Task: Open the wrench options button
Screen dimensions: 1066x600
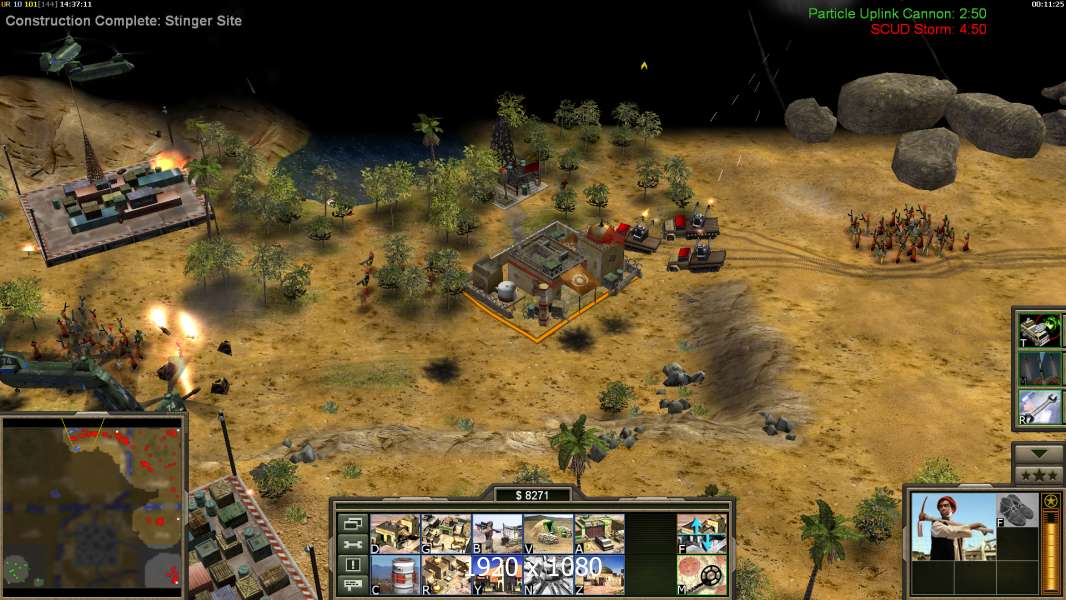Action: (352, 544)
